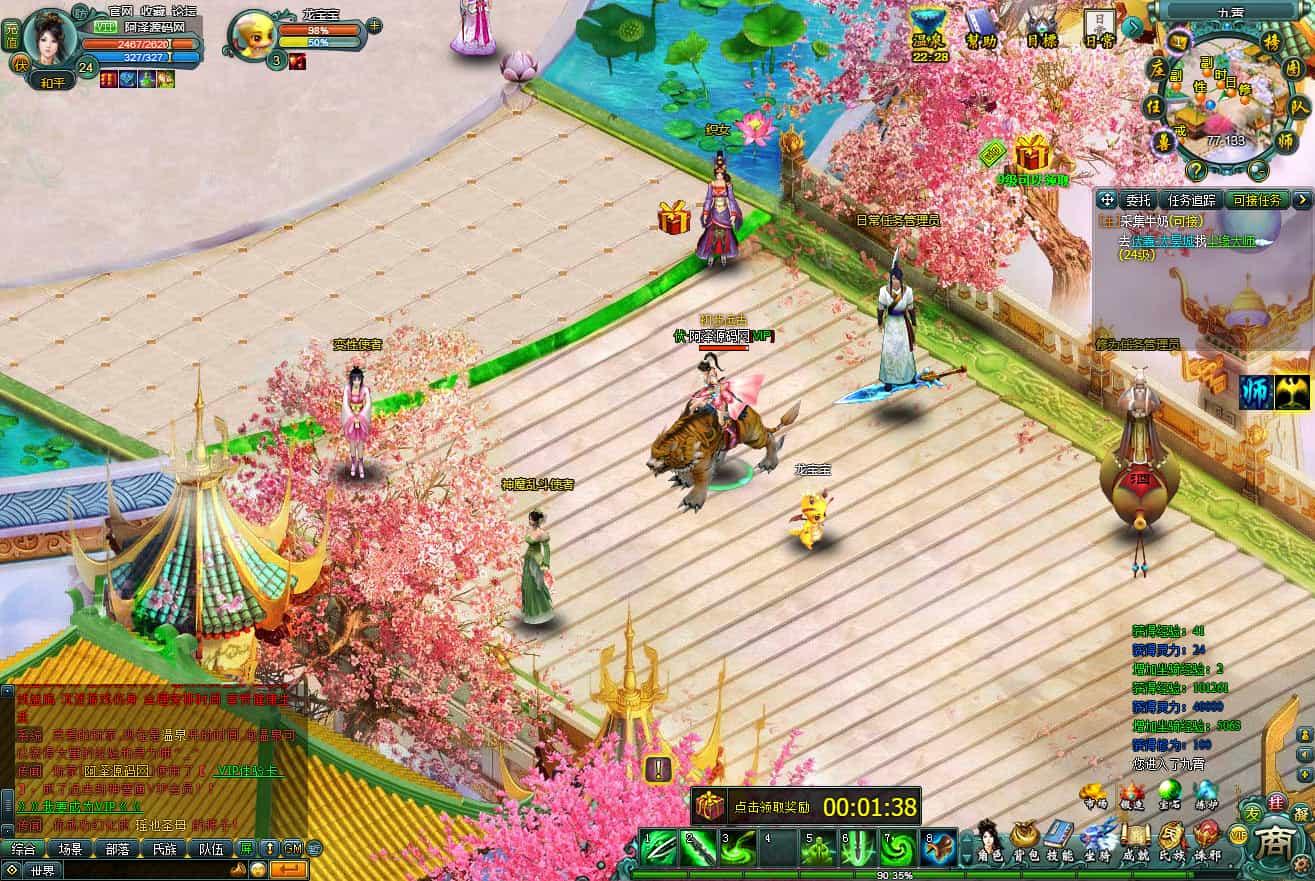The image size is (1315, 881).
Task: Switch to the 任务追踪 quest tracking tab
Action: (1191, 200)
